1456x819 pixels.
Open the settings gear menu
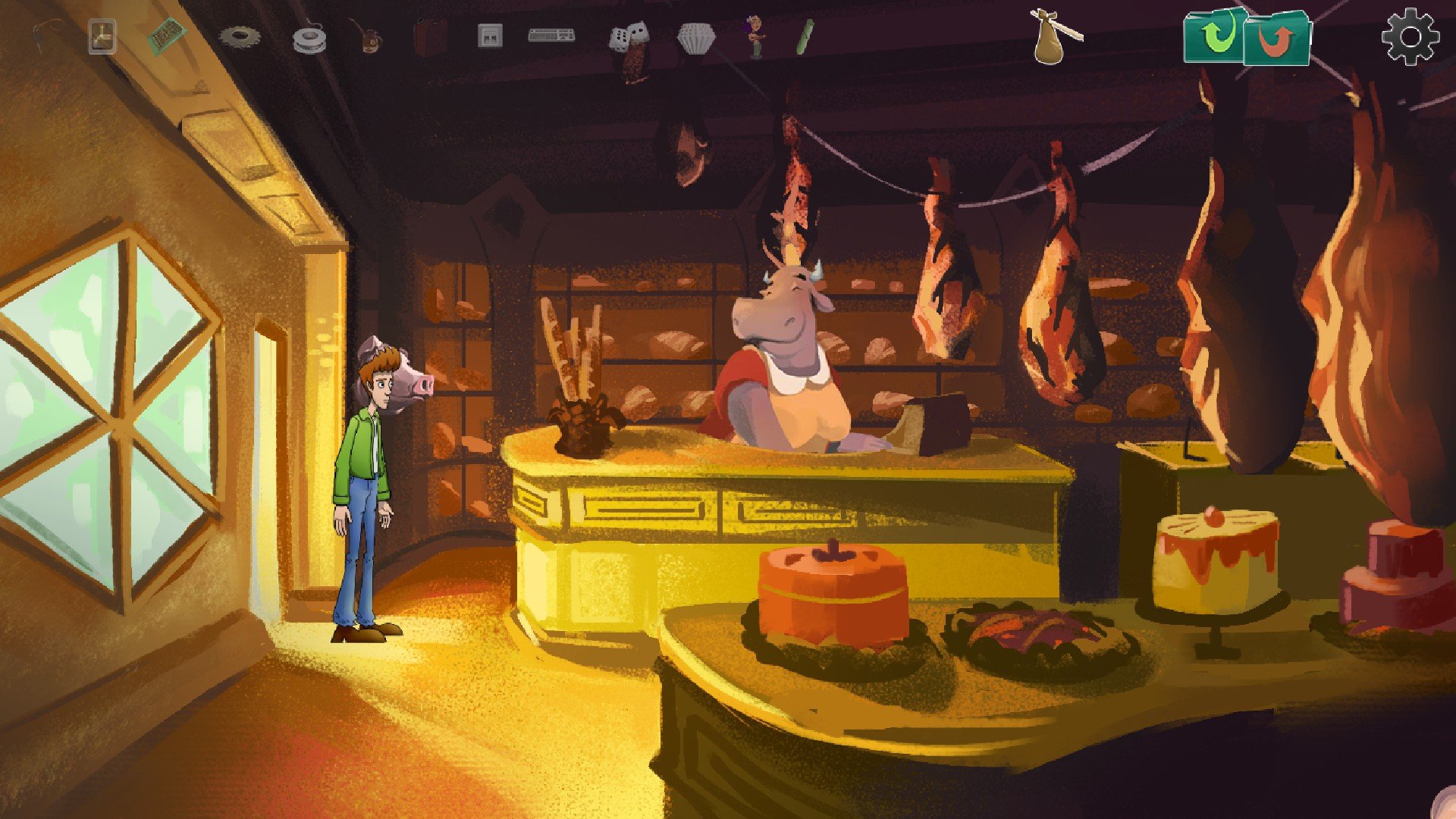[1410, 36]
